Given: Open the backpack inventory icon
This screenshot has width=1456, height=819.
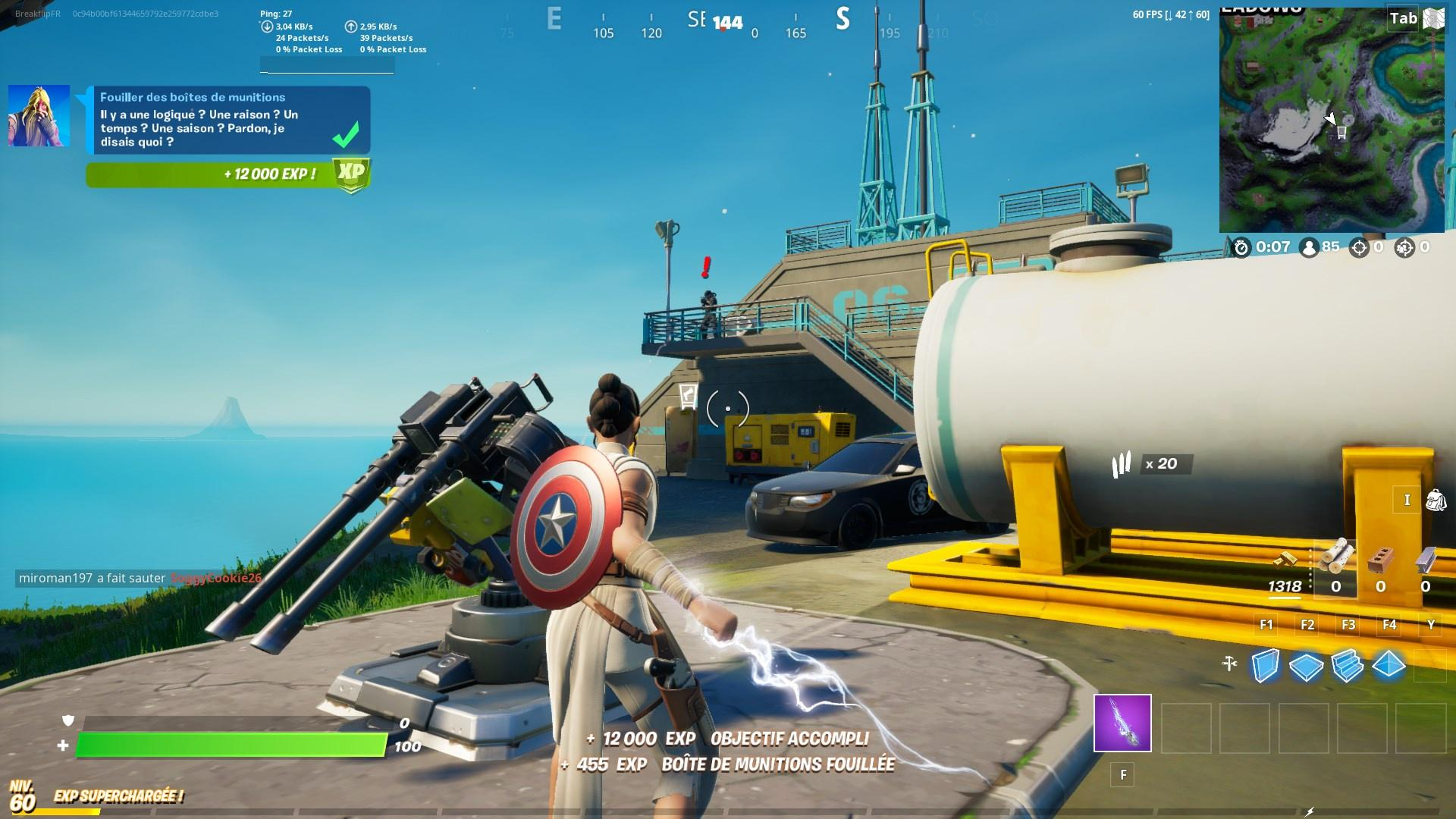Looking at the screenshot, I should point(1437,501).
